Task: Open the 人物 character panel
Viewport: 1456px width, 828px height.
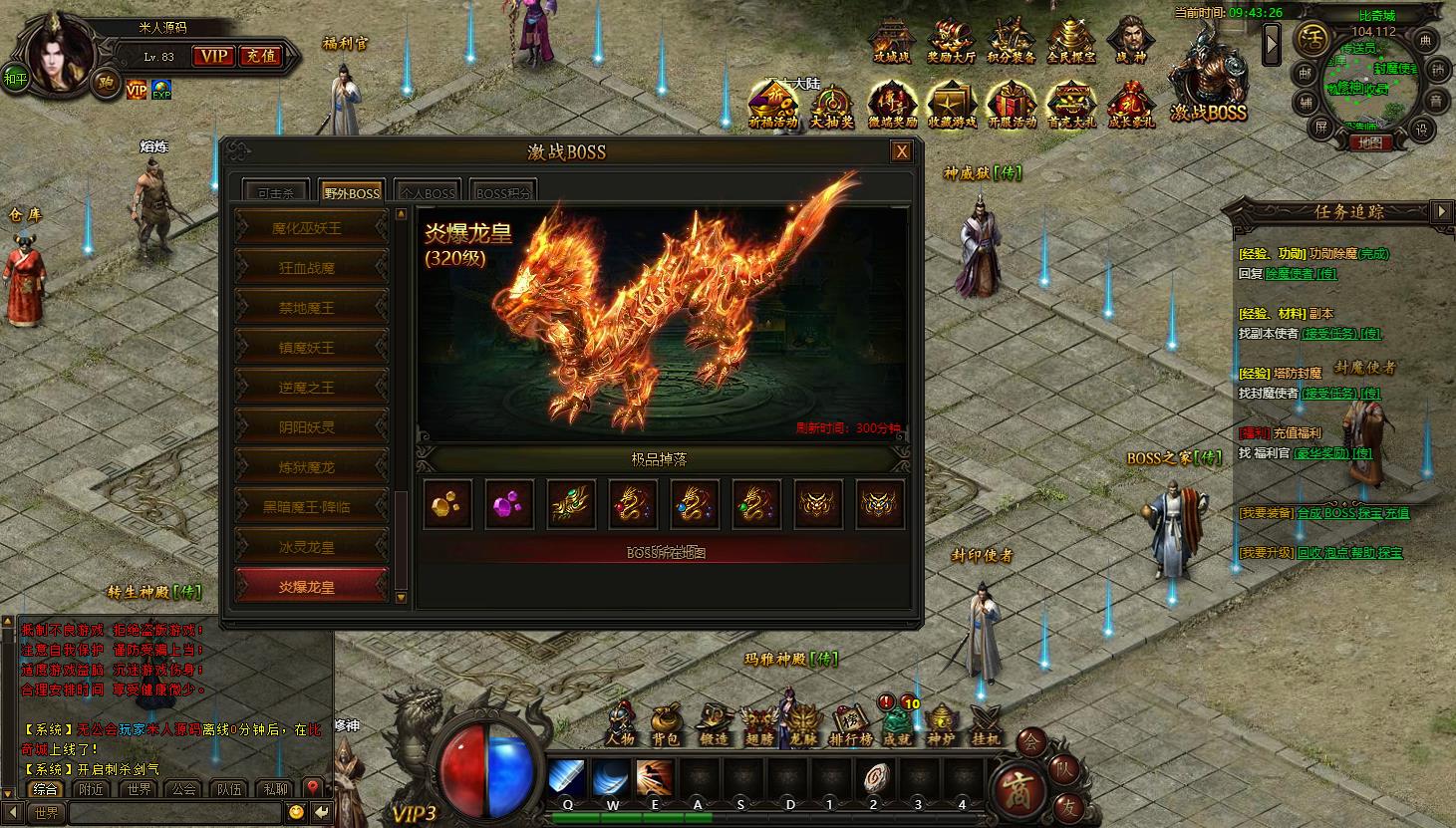Action: point(620,724)
